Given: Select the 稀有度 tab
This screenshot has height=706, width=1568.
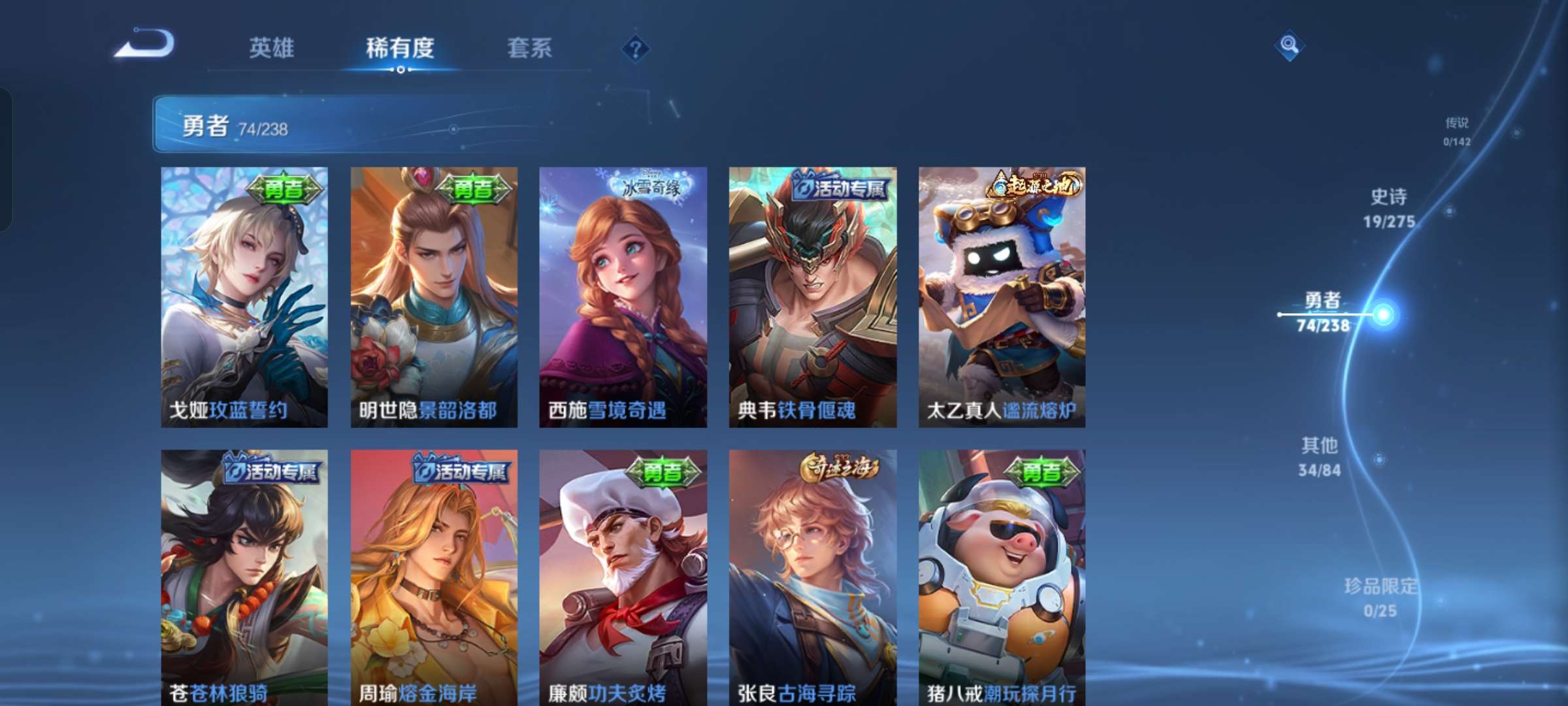Looking at the screenshot, I should click(400, 48).
